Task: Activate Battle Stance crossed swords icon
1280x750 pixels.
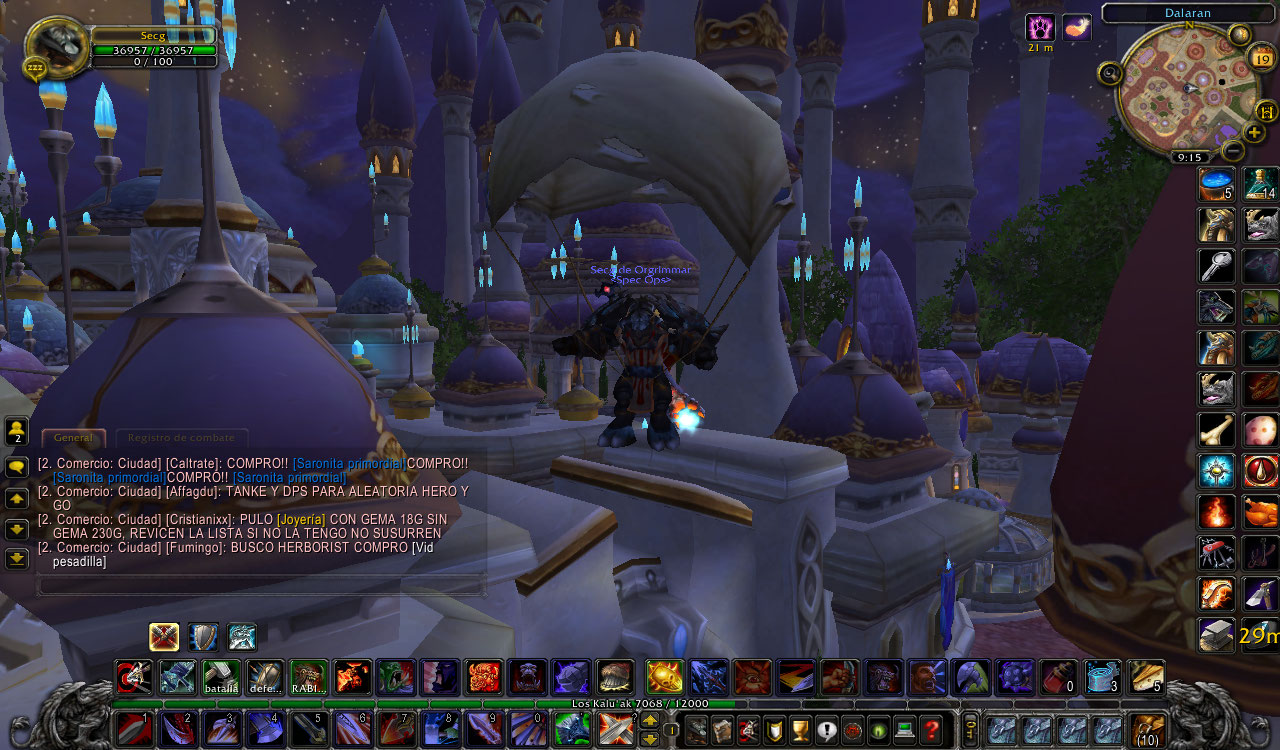Action: pyautogui.click(x=163, y=637)
